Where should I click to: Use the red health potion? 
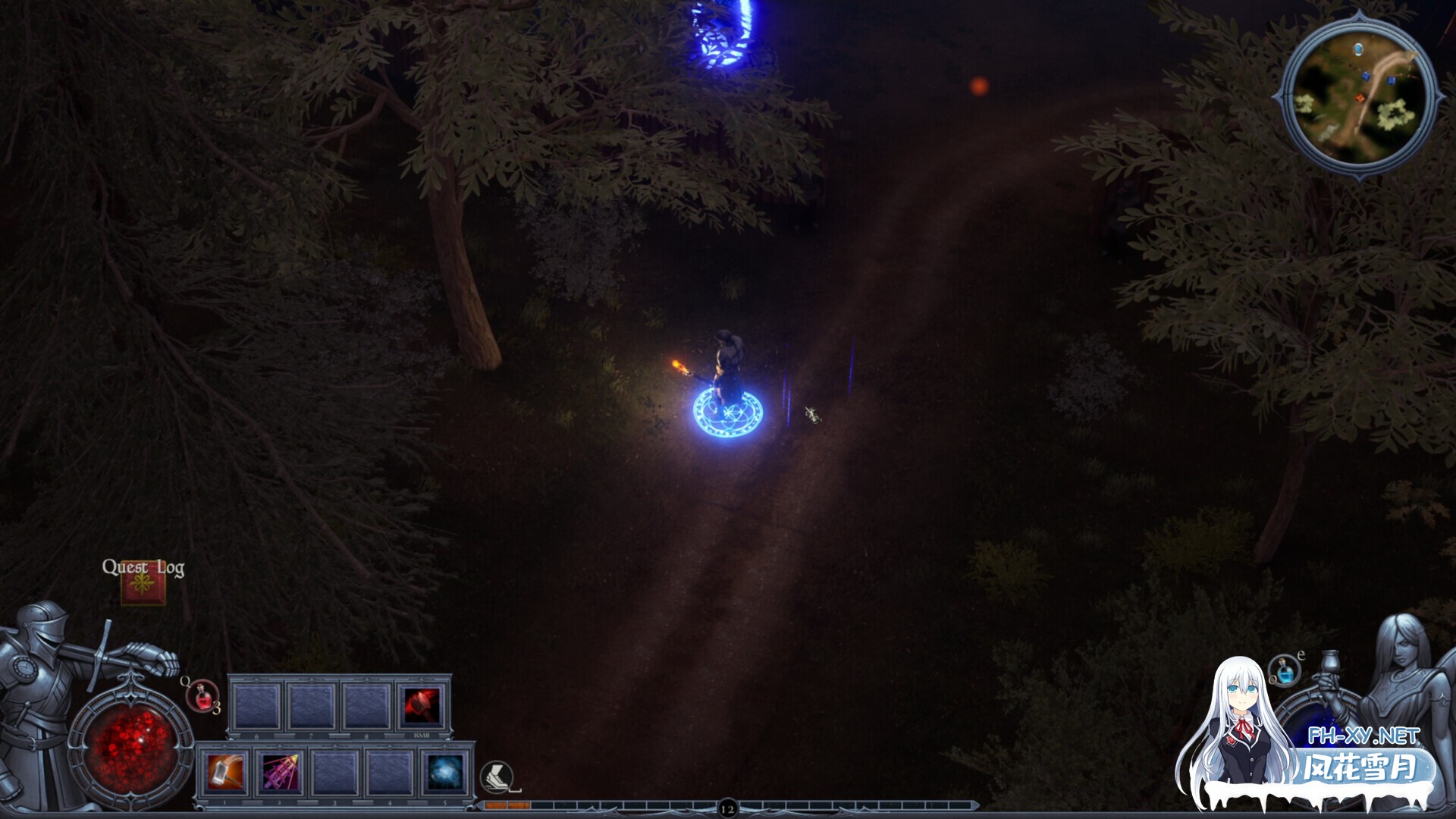coord(202,696)
